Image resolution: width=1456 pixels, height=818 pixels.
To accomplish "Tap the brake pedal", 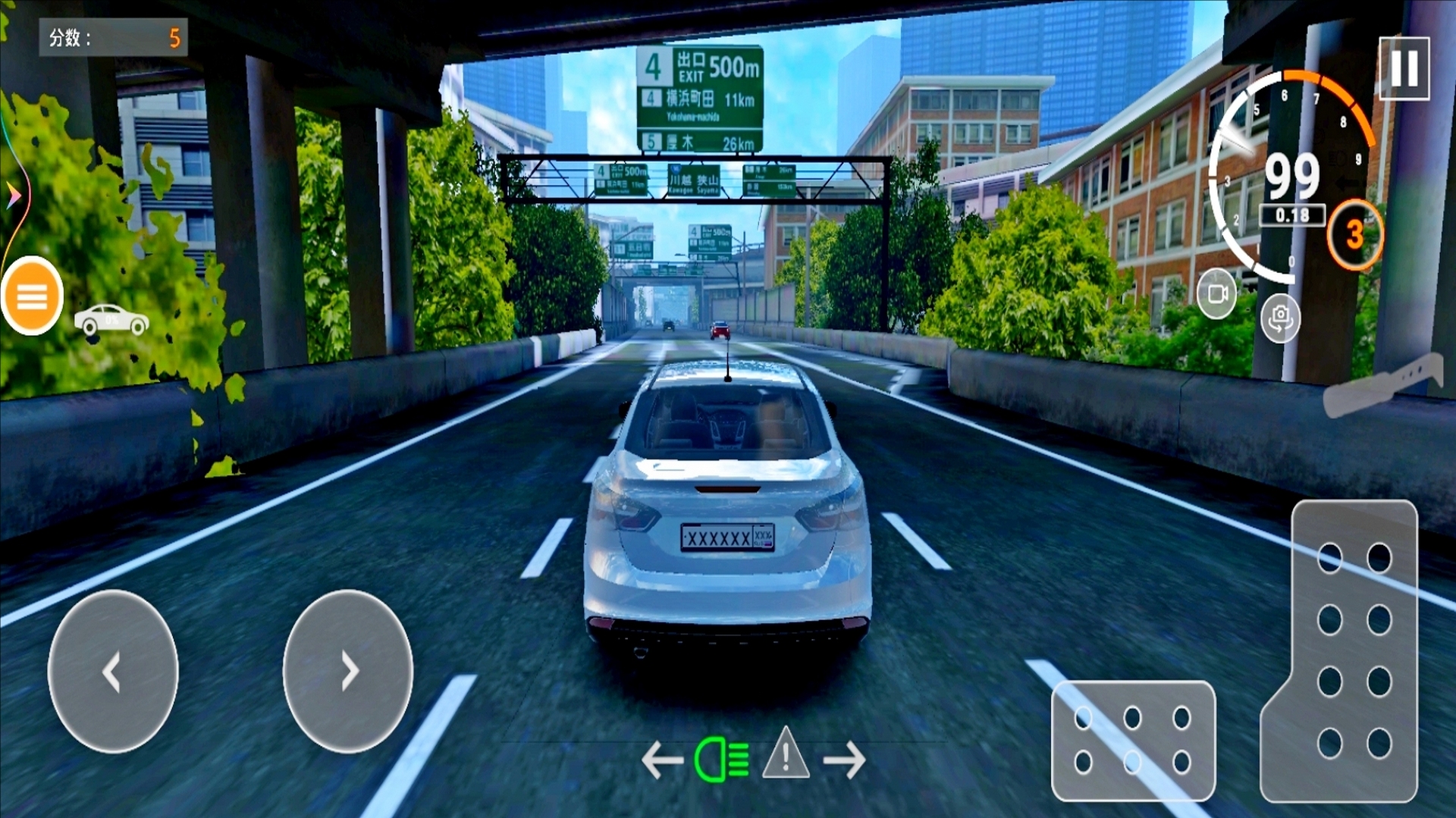I will coord(1133,740).
